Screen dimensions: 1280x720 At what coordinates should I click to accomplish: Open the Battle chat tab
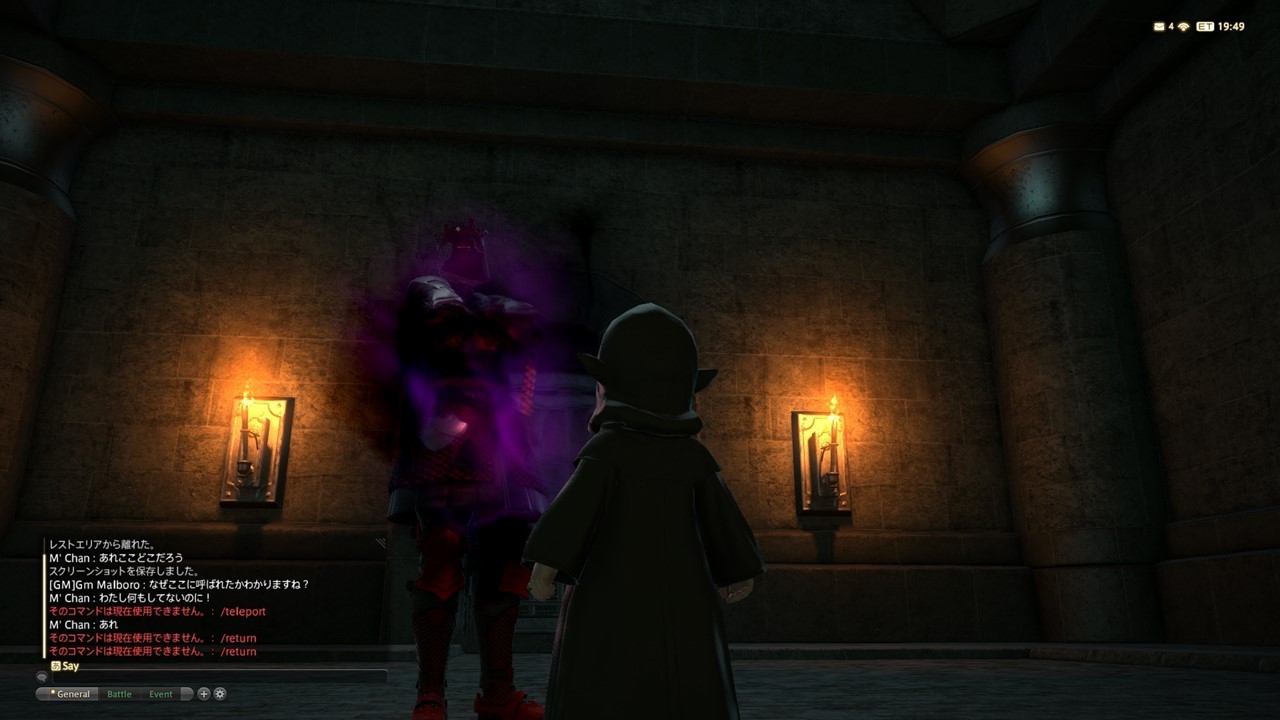(119, 694)
